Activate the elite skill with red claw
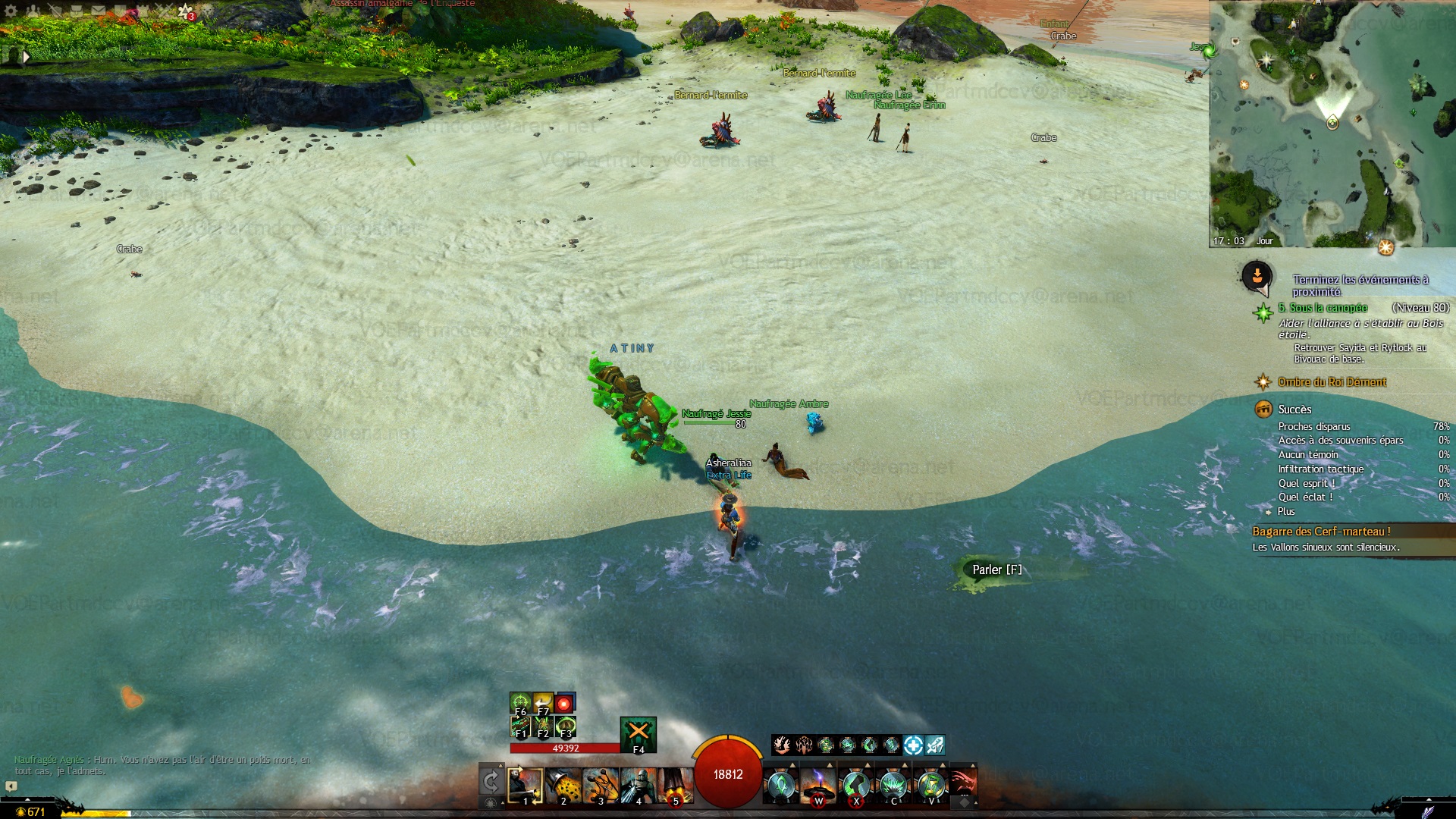 click(x=963, y=784)
